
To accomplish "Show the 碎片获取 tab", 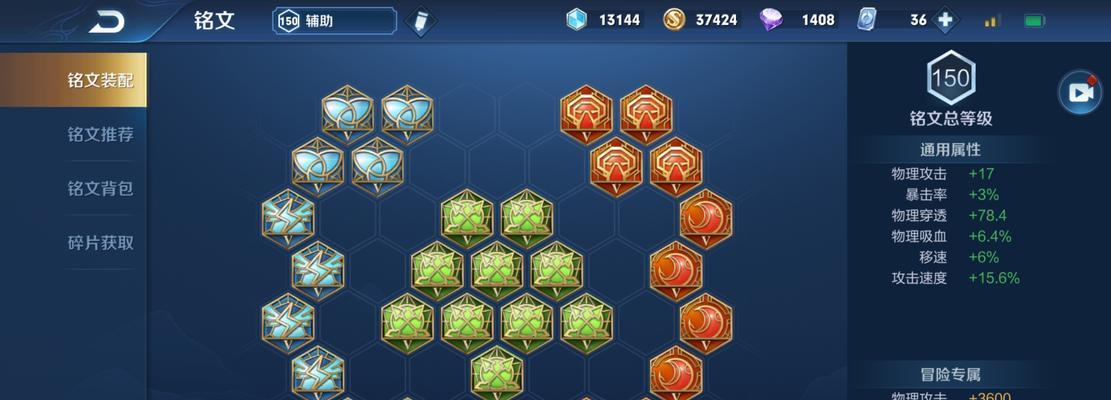I will 99,243.
